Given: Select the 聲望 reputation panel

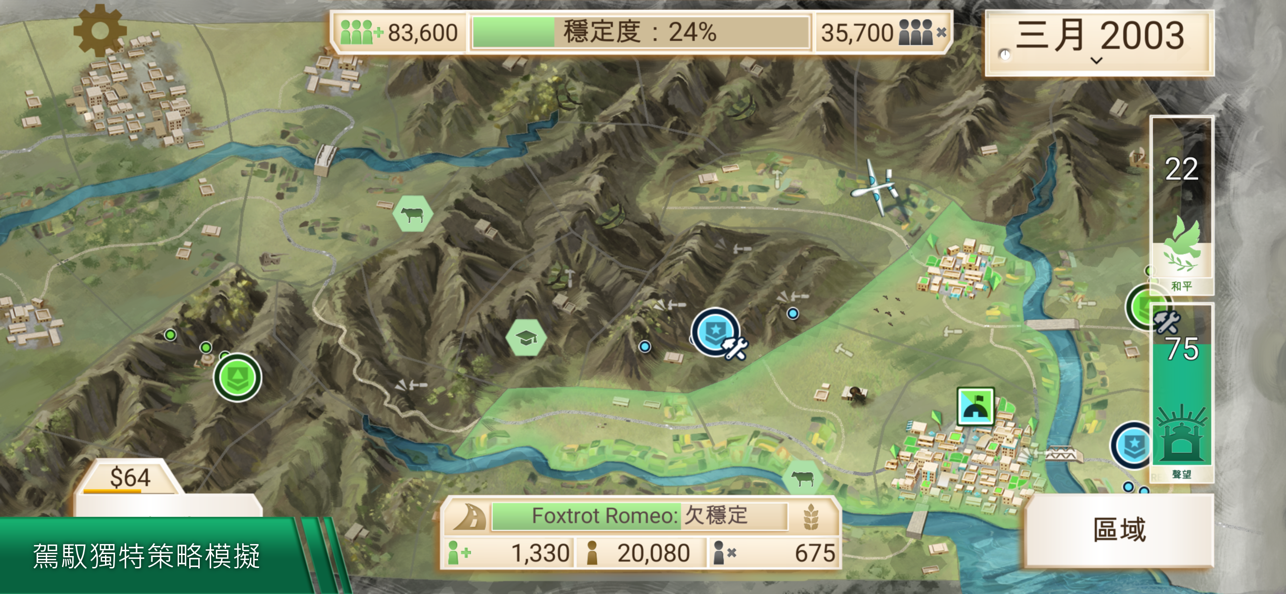Looking at the screenshot, I should [1181, 395].
